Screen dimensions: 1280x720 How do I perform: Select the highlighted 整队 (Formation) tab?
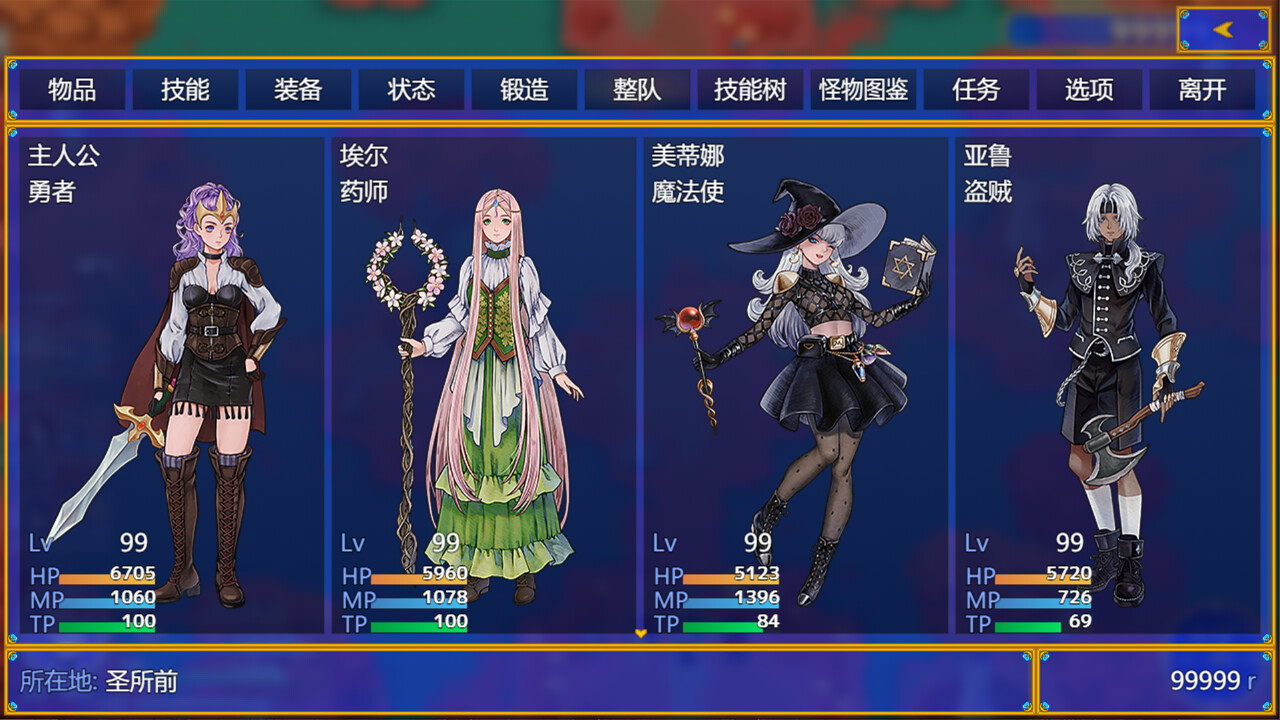(638, 89)
